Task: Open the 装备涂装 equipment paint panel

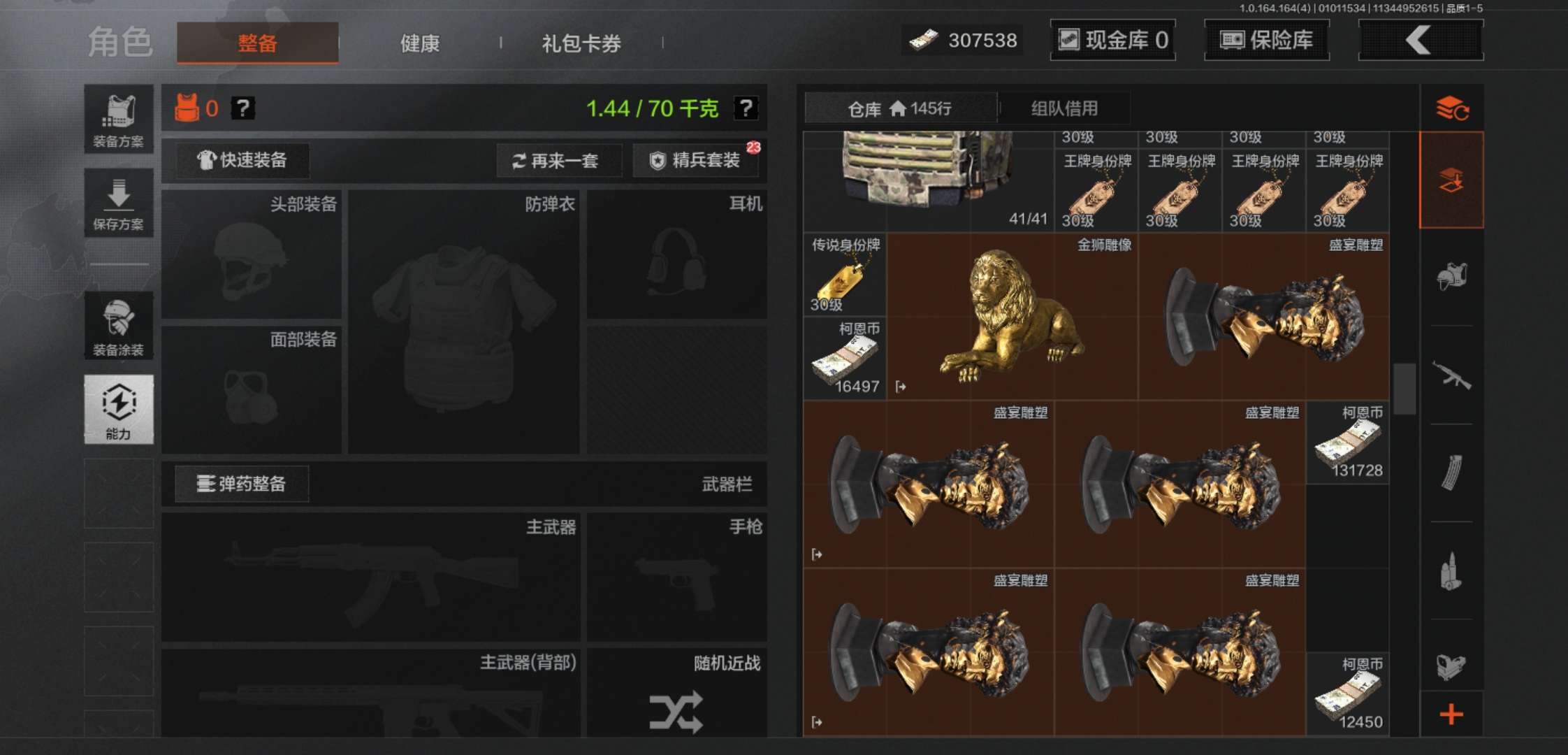Action: 119,325
